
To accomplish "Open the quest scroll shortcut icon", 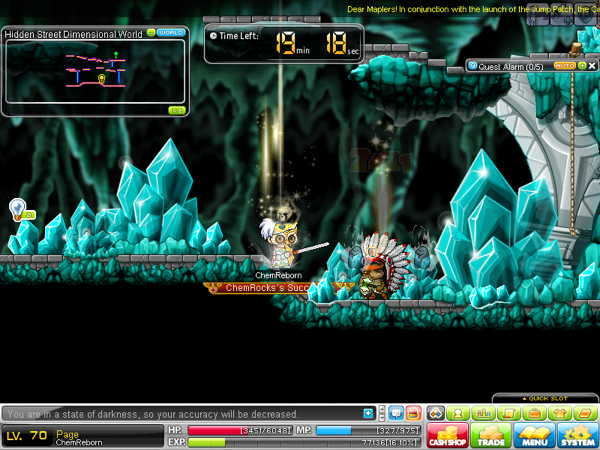I will [x=507, y=413].
